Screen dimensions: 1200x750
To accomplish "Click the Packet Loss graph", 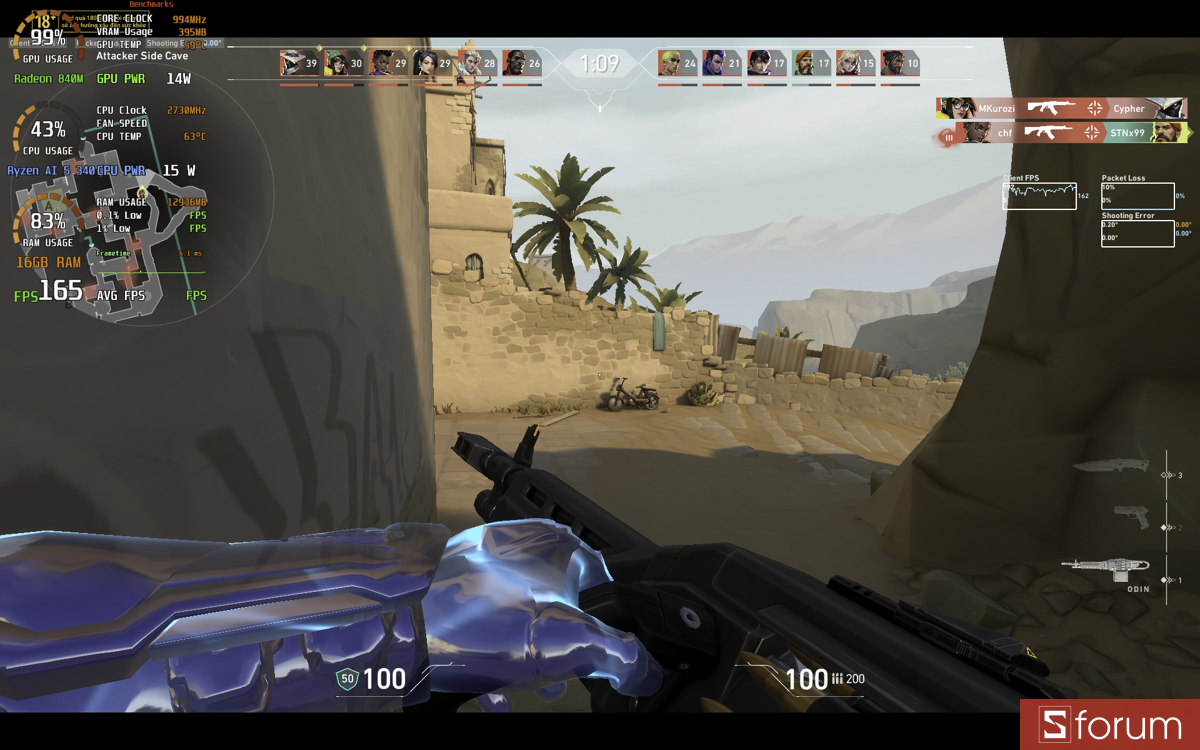I will tap(1137, 196).
